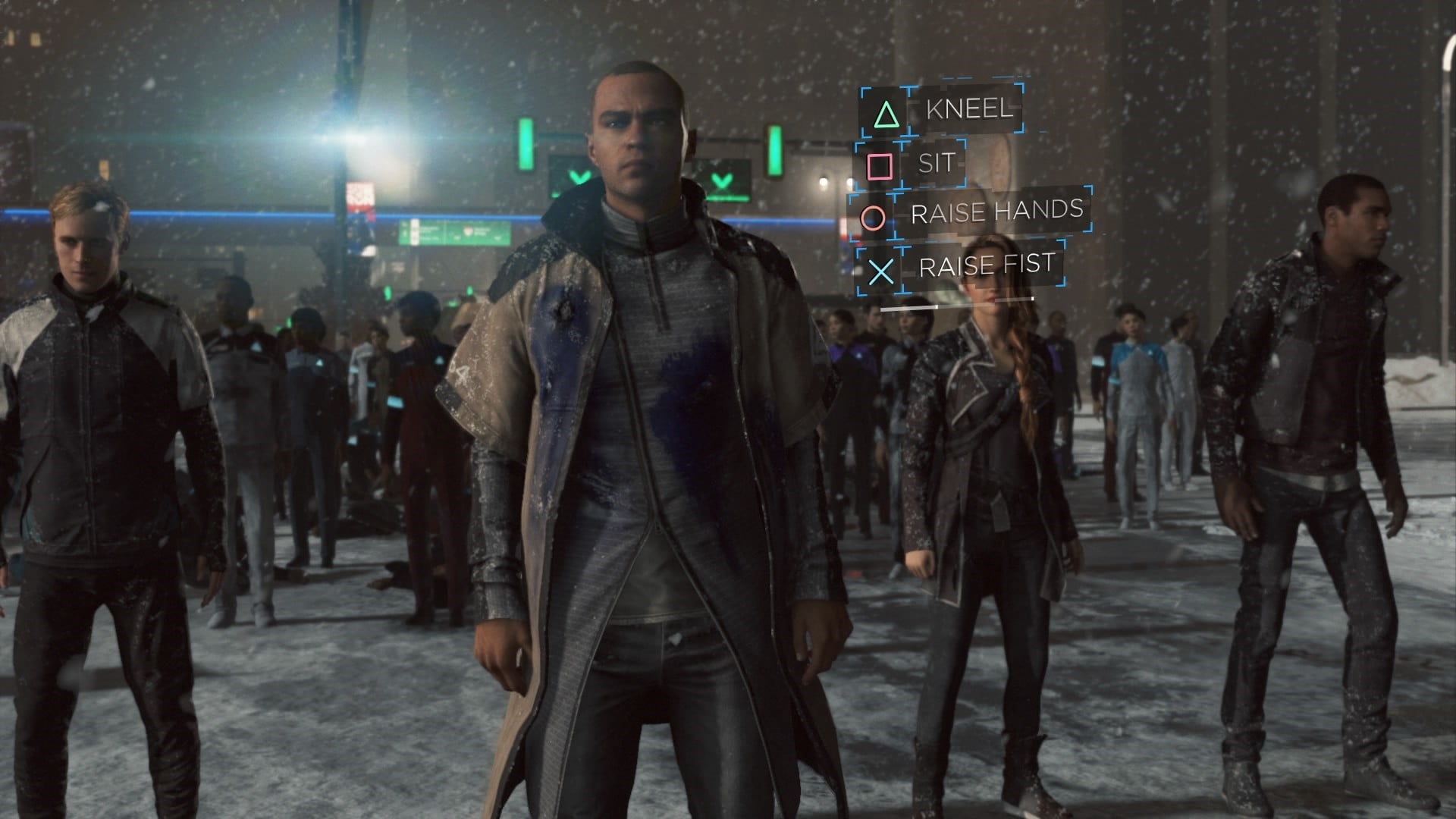1456x819 pixels.
Task: Toggle the rightmost green signal light
Action: coord(775,152)
